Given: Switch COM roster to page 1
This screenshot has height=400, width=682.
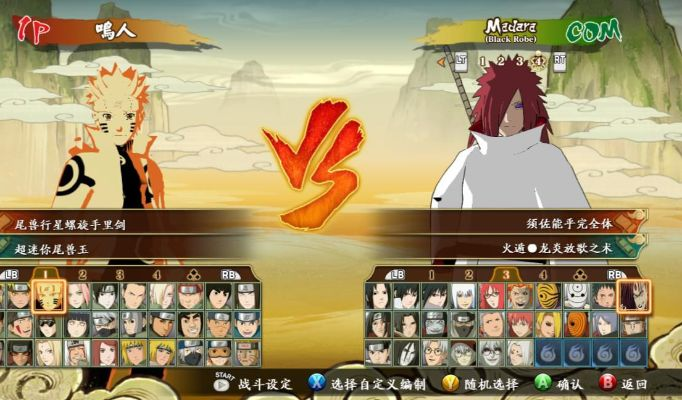Looking at the screenshot, I should coord(431,274).
